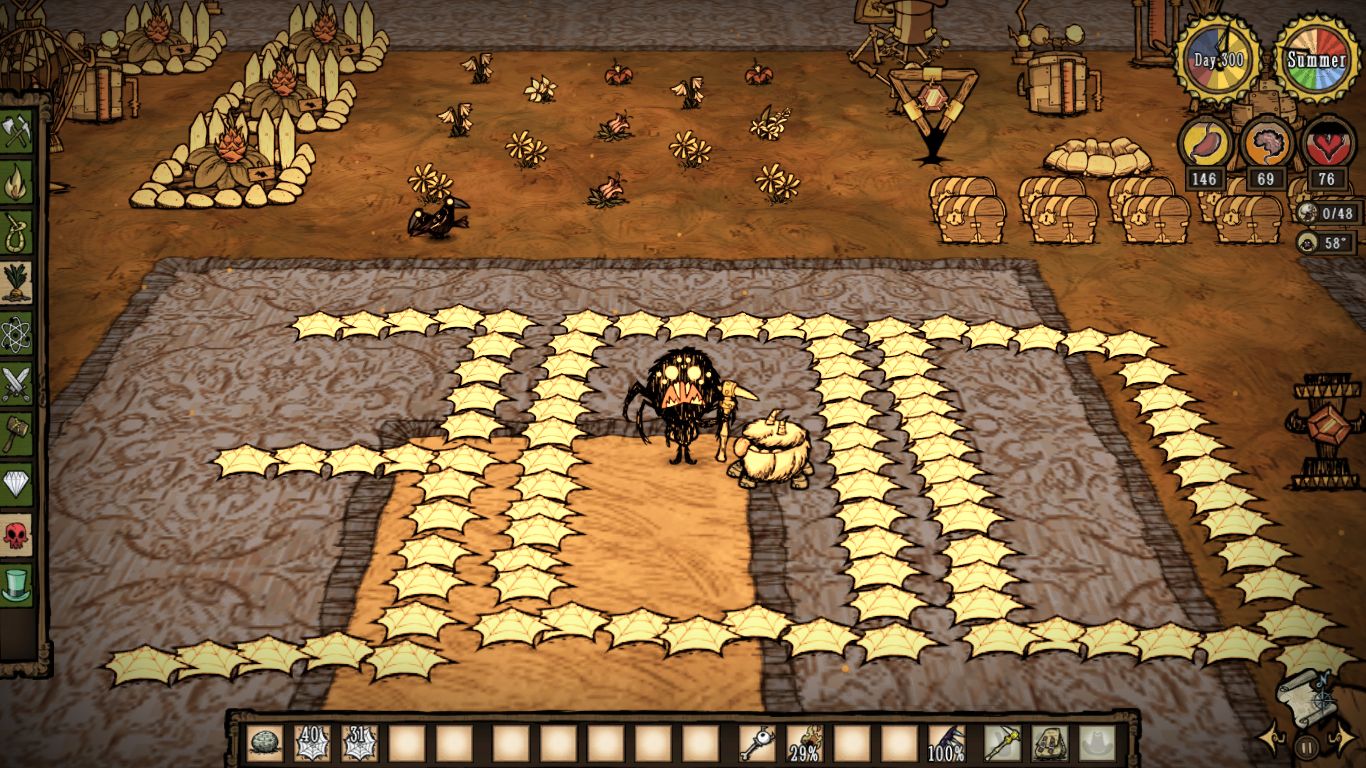Open the Tools crafting tab
The image size is (1366, 768).
click(17, 131)
